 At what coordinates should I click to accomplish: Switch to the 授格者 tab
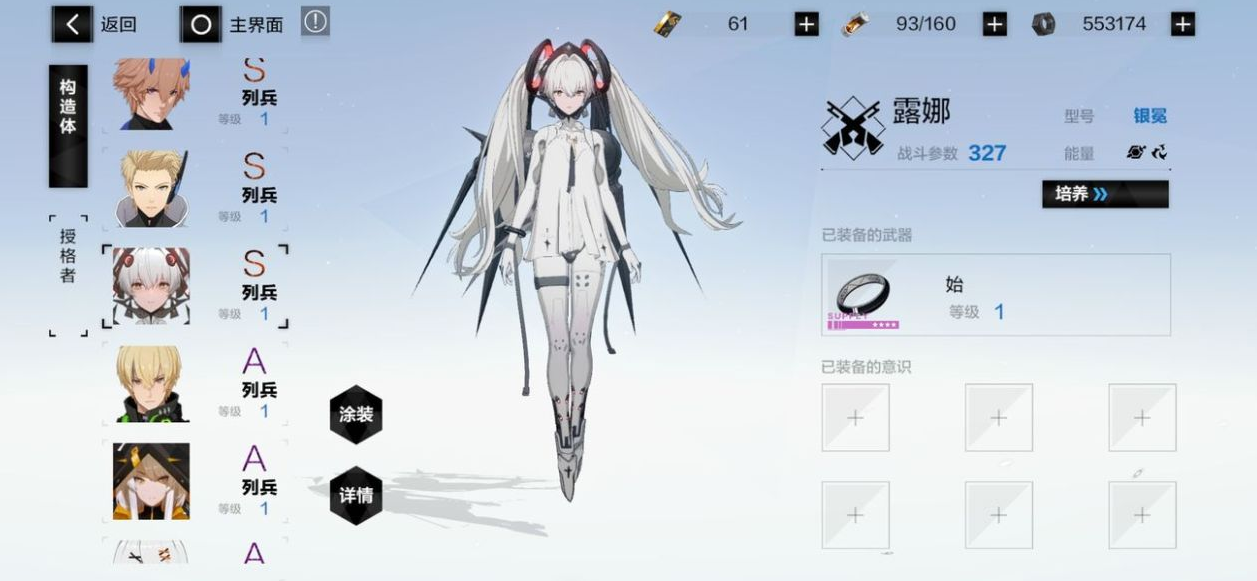click(68, 275)
